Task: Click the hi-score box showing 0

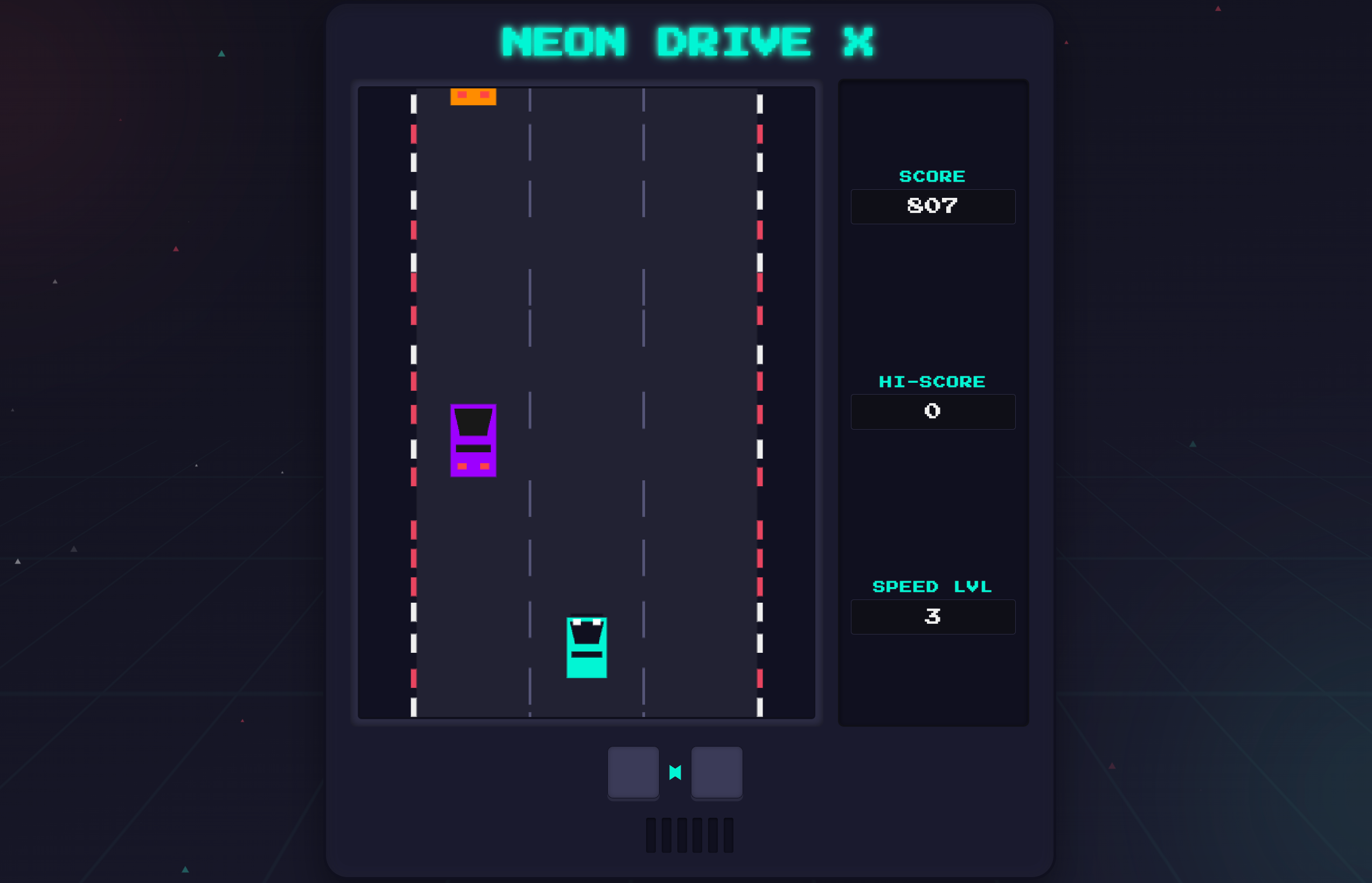Action: 933,411
